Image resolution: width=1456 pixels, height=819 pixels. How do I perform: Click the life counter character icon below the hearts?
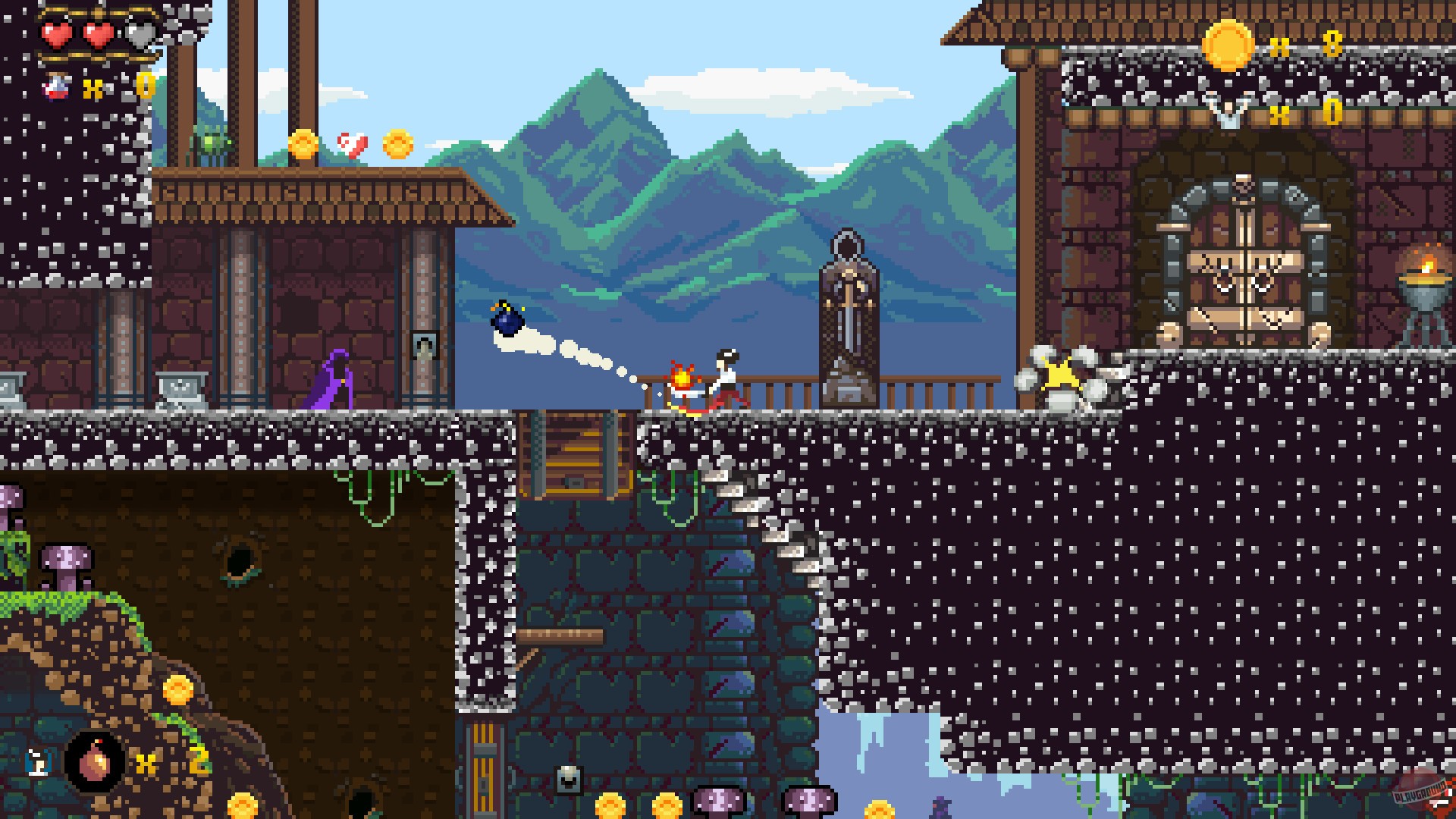[57, 85]
